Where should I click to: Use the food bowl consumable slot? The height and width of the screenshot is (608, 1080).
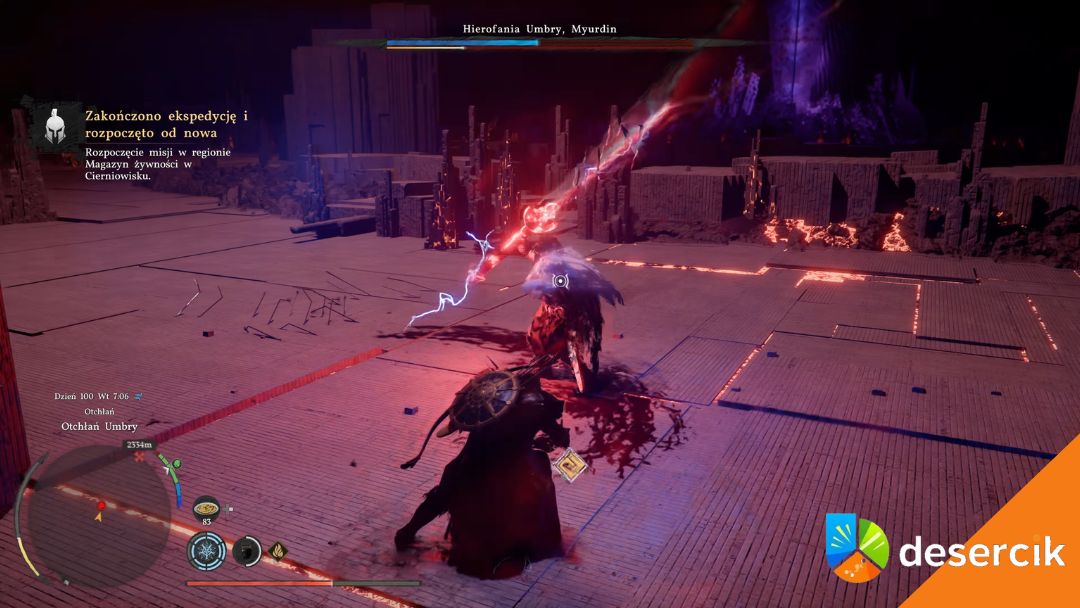[x=207, y=505]
